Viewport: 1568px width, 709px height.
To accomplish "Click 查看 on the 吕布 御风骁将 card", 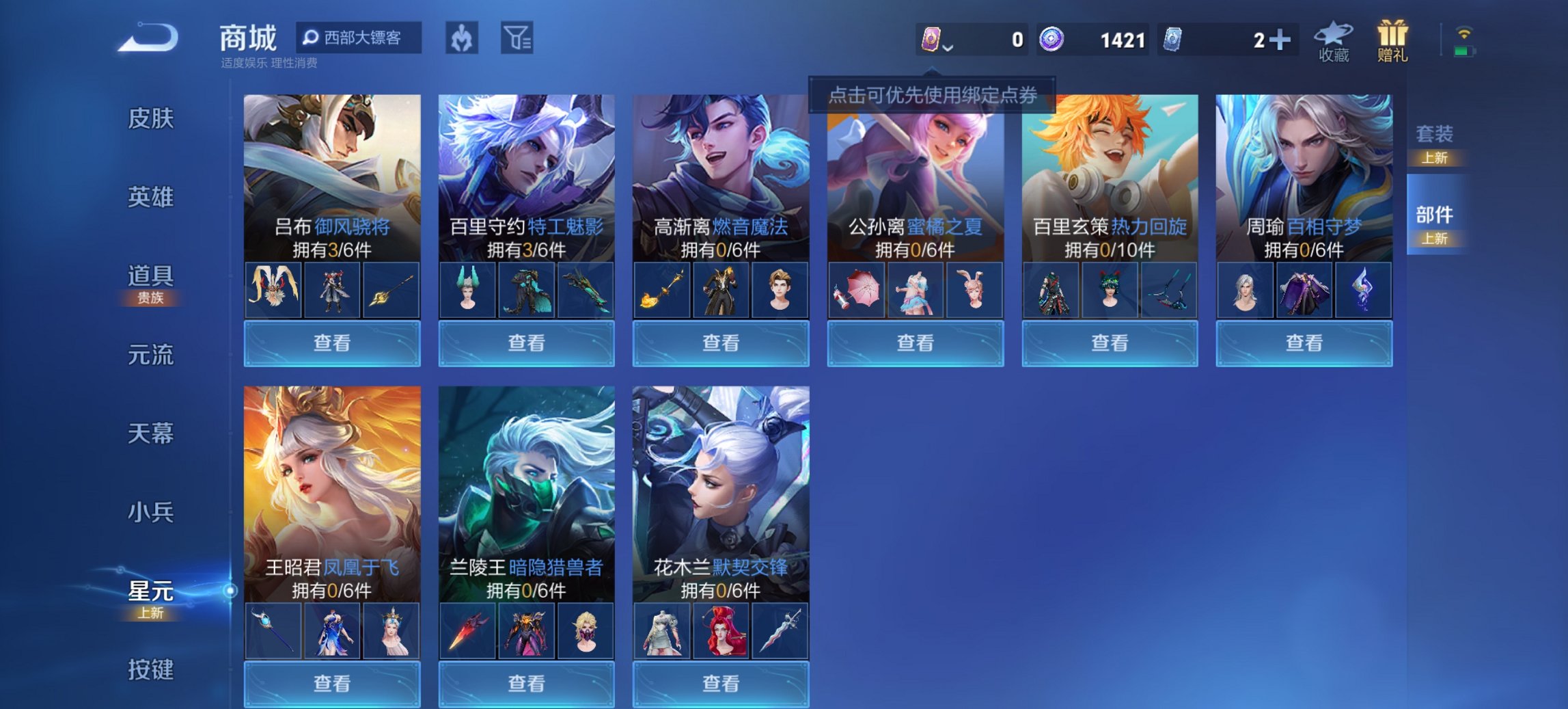I will coord(331,343).
